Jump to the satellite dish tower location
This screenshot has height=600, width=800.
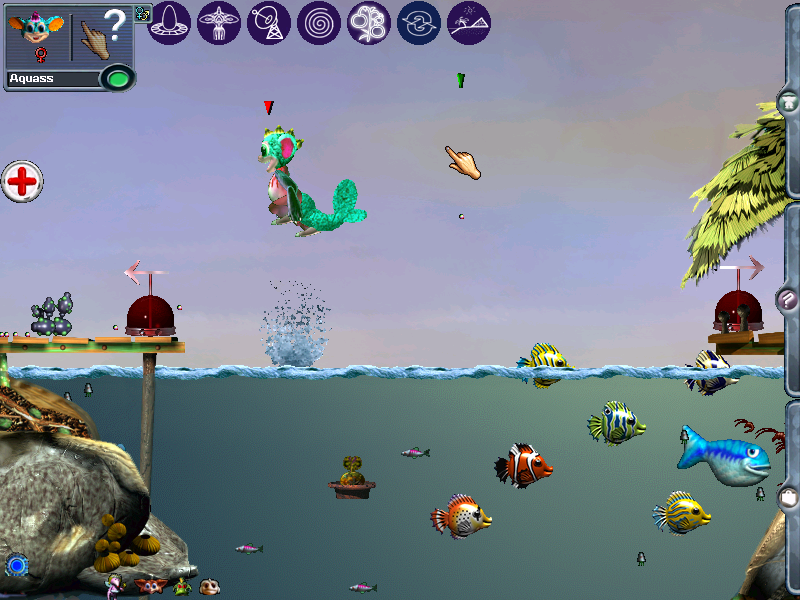tap(269, 22)
